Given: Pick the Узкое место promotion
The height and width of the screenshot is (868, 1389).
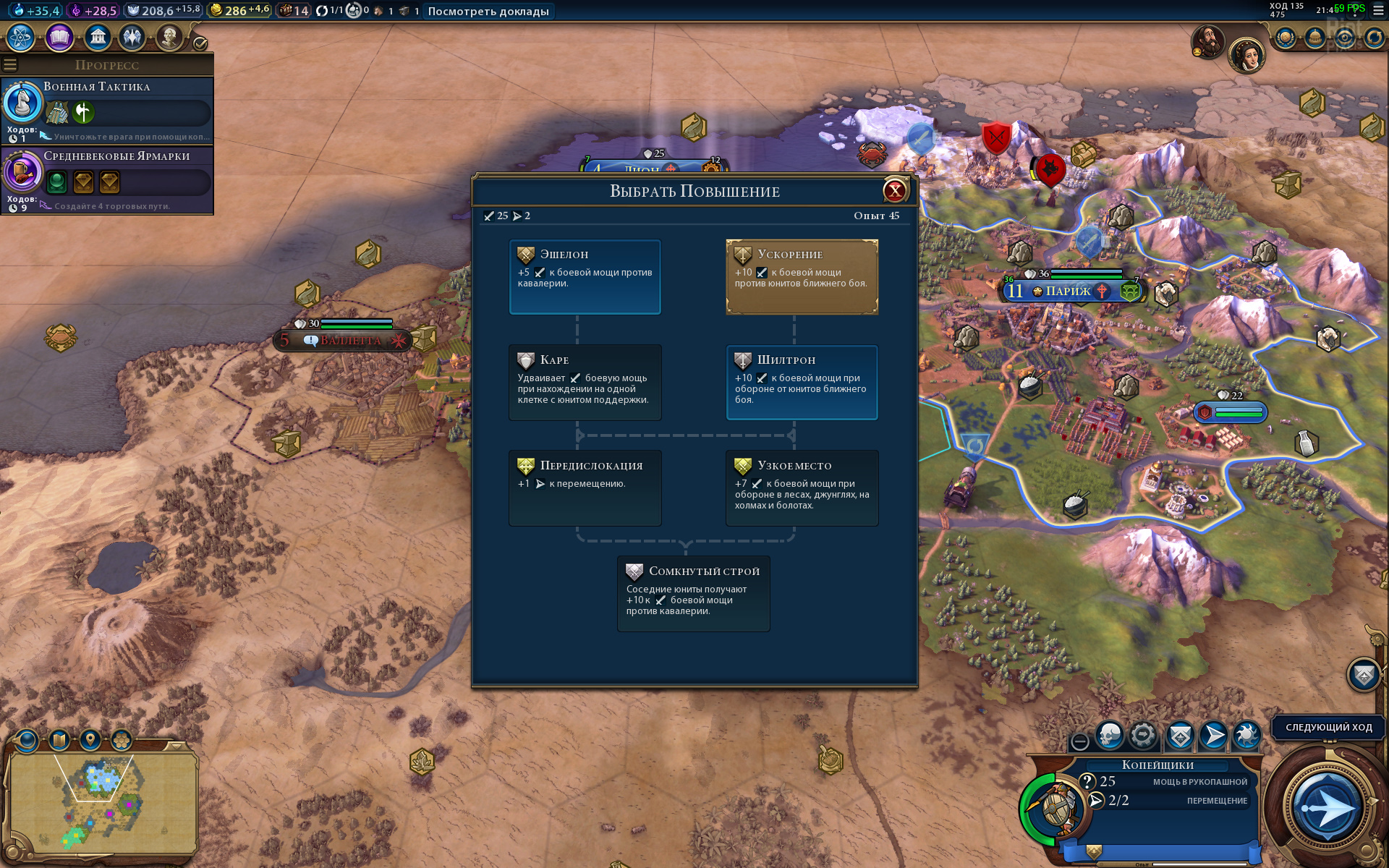Looking at the screenshot, I should 802,488.
